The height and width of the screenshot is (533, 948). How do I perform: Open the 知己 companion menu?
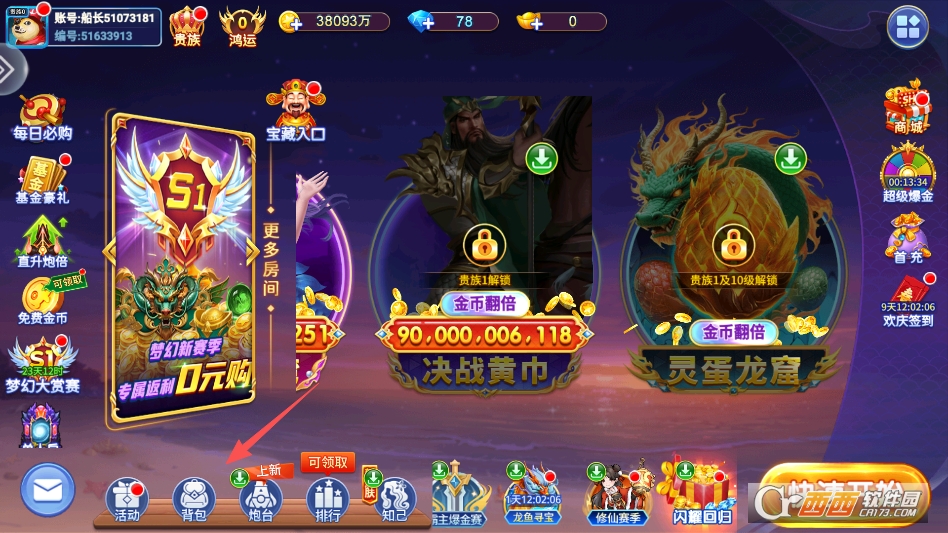point(394,499)
